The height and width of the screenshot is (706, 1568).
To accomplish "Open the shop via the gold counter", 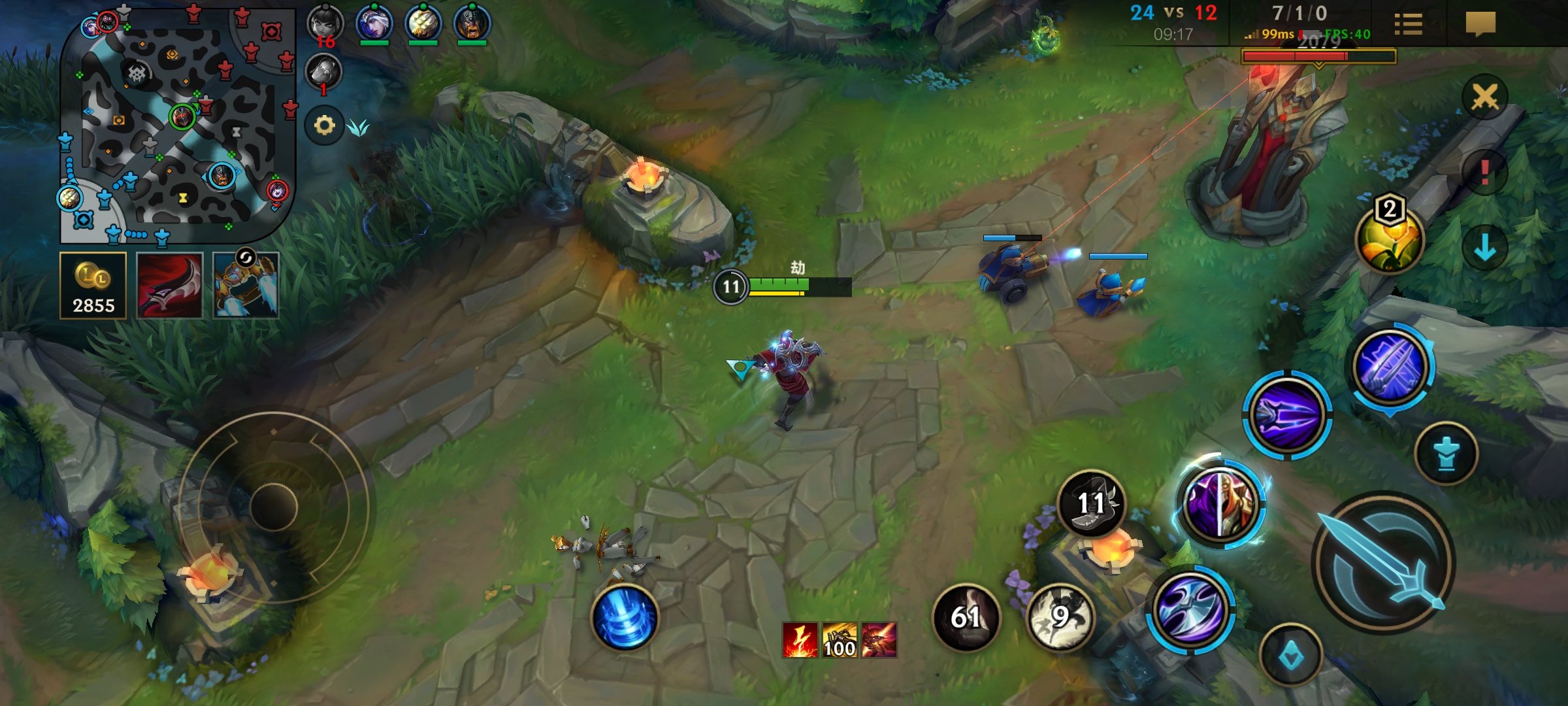I will [93, 286].
